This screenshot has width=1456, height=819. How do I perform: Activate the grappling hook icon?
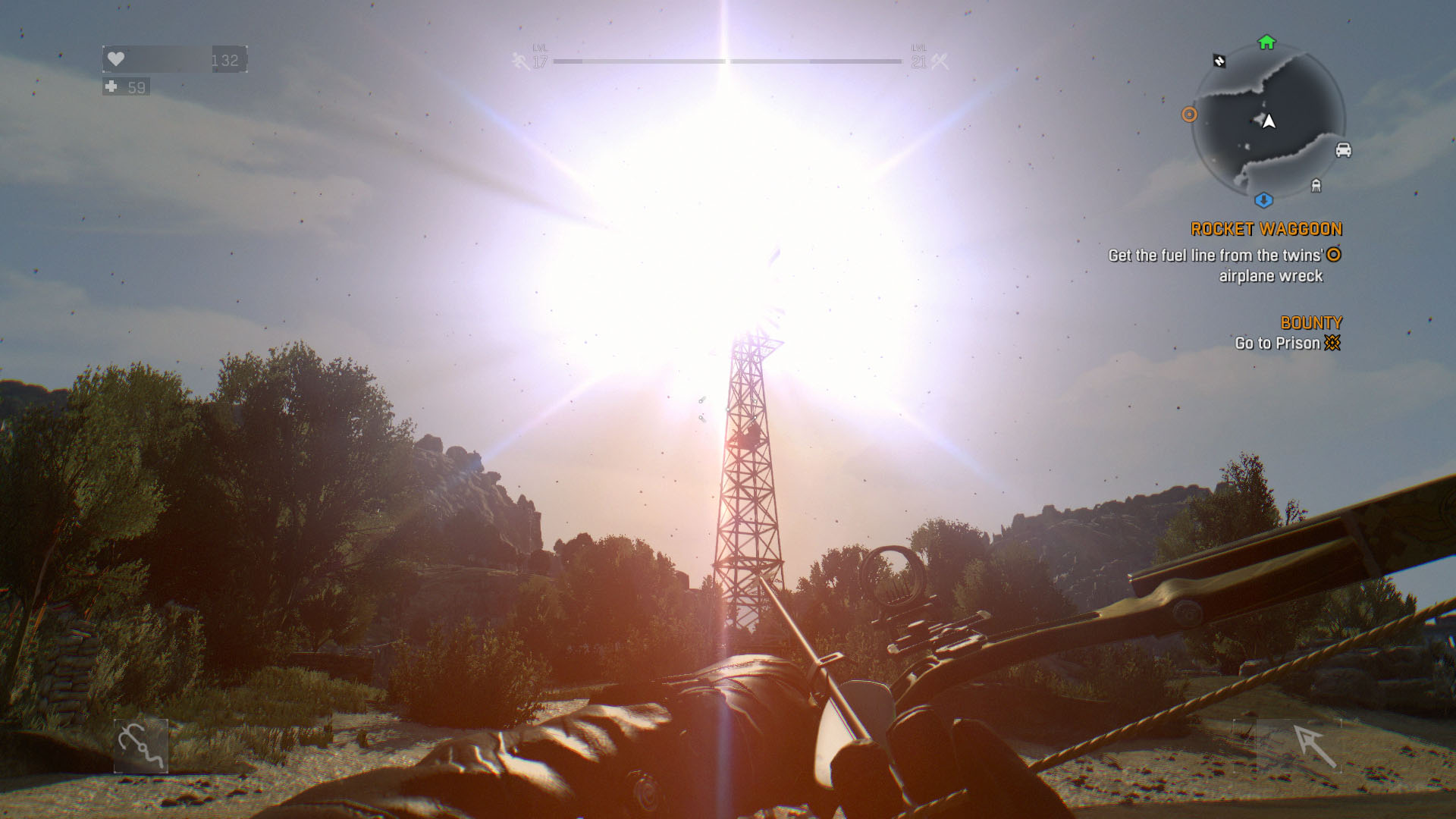tap(141, 746)
